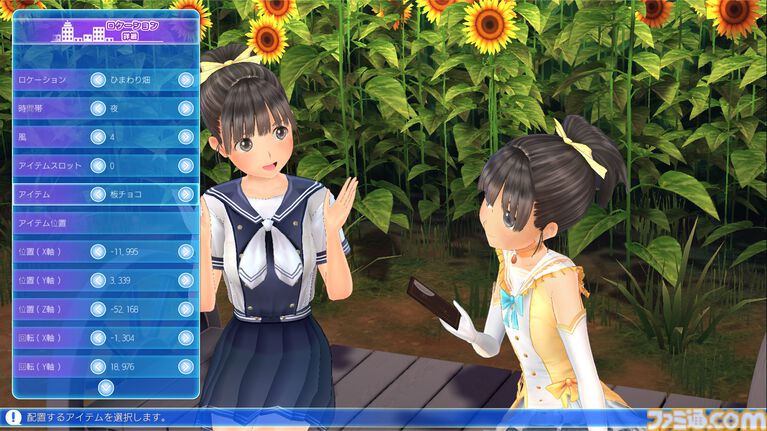Increase the 位置(Z軸) value
The width and height of the screenshot is (767, 431).
coord(186,309)
